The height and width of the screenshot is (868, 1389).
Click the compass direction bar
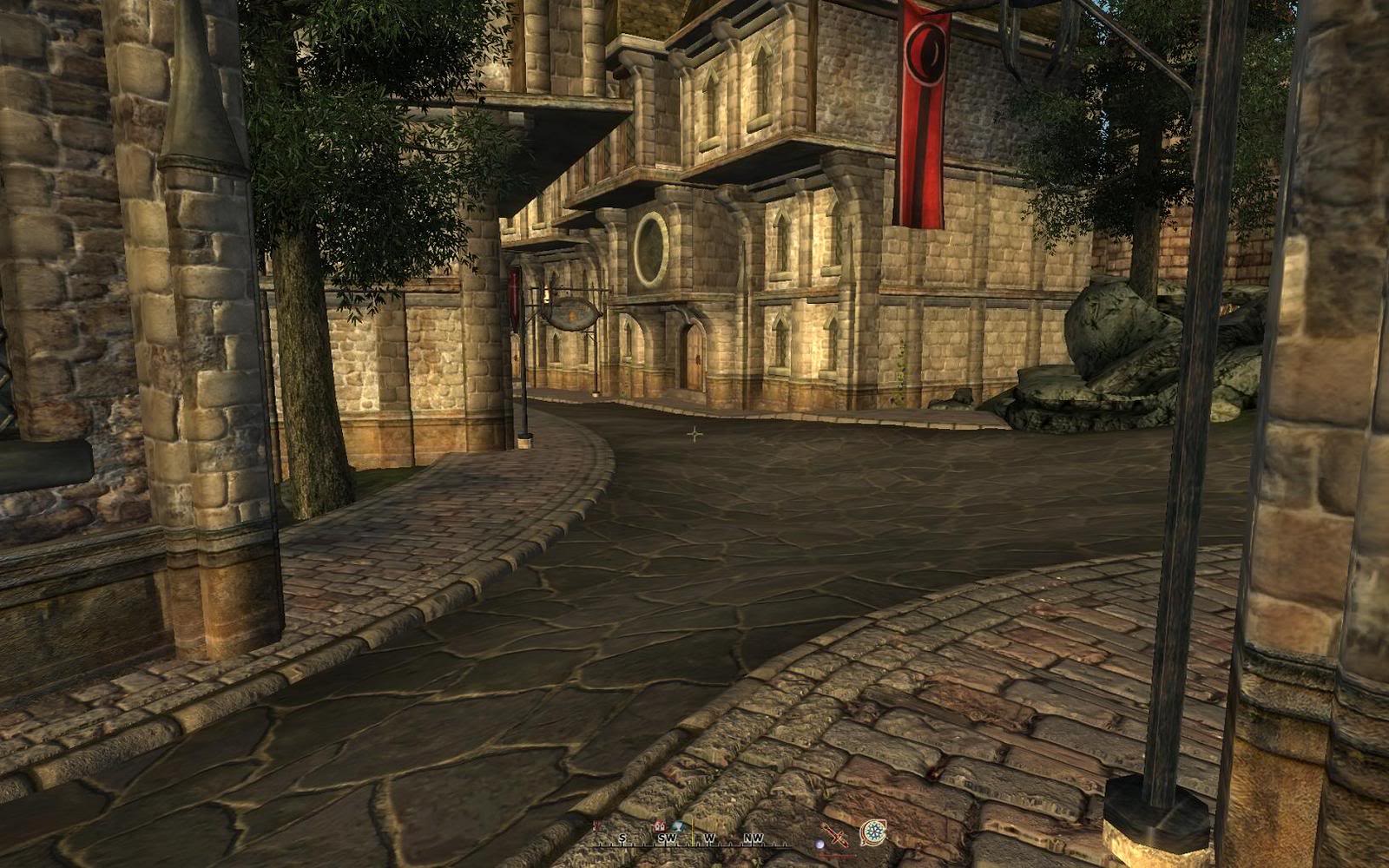click(x=691, y=838)
